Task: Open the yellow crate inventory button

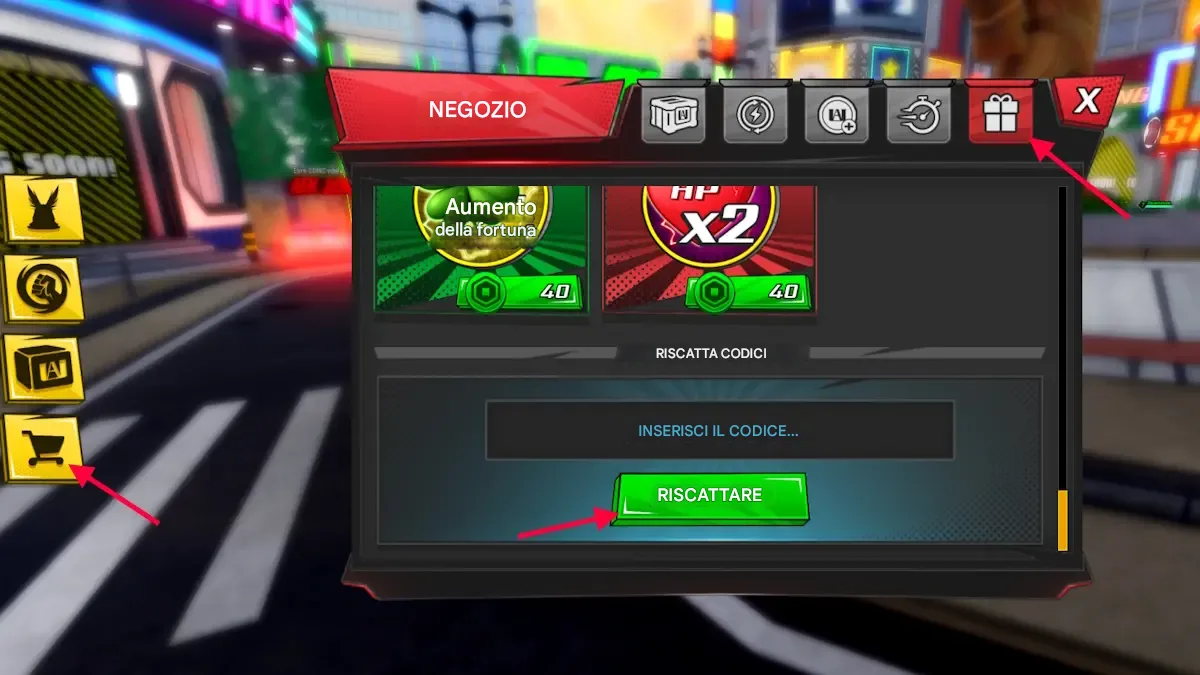Action: point(42,367)
